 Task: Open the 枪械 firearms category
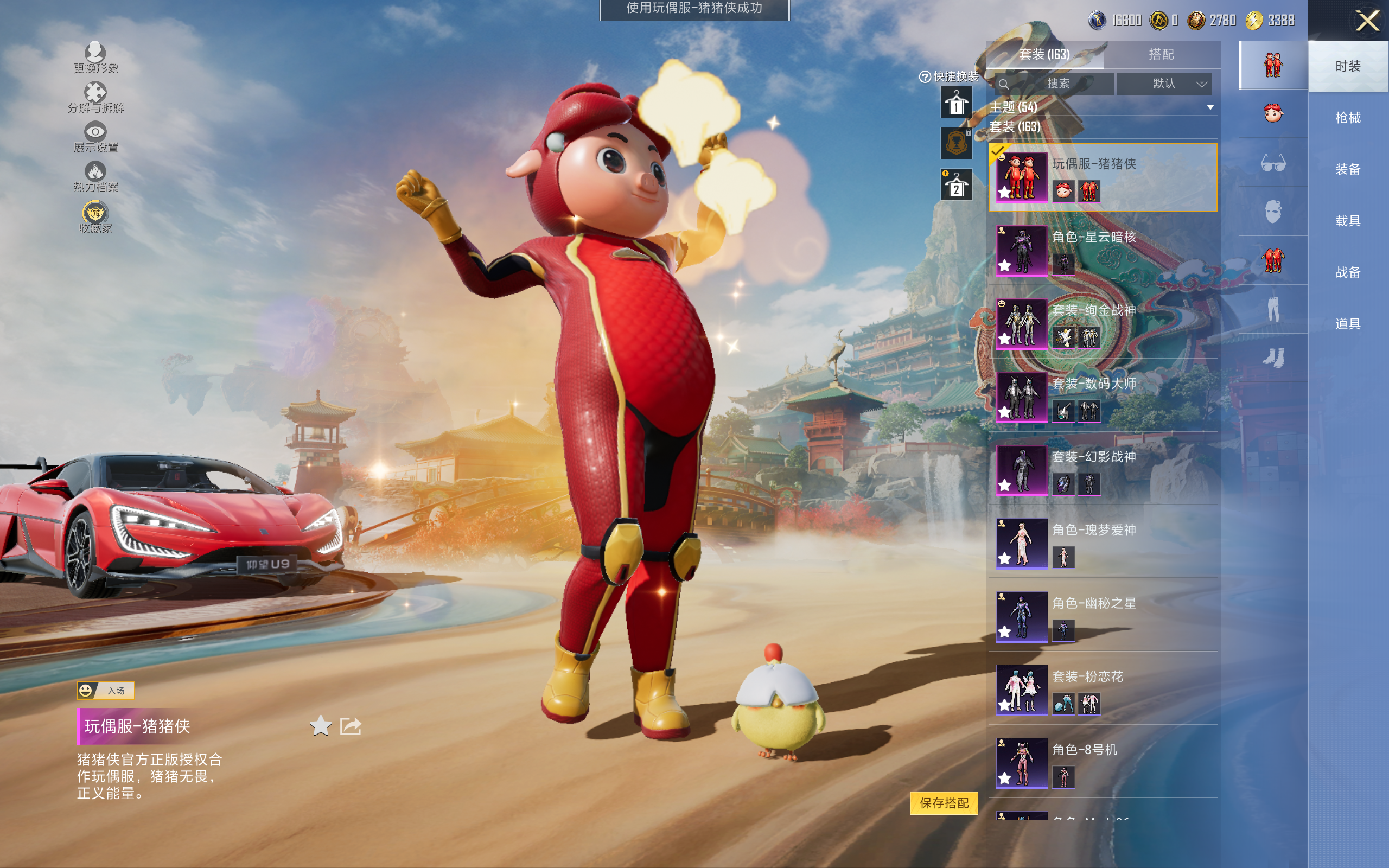1347,118
